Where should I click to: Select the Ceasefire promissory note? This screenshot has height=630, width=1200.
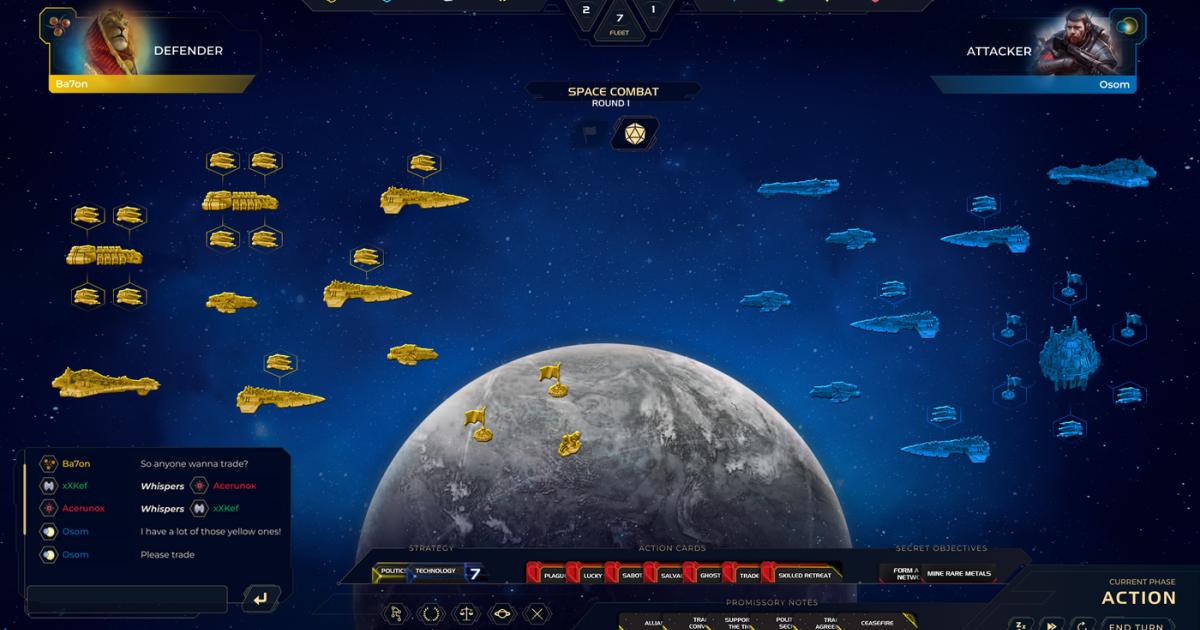point(877,623)
